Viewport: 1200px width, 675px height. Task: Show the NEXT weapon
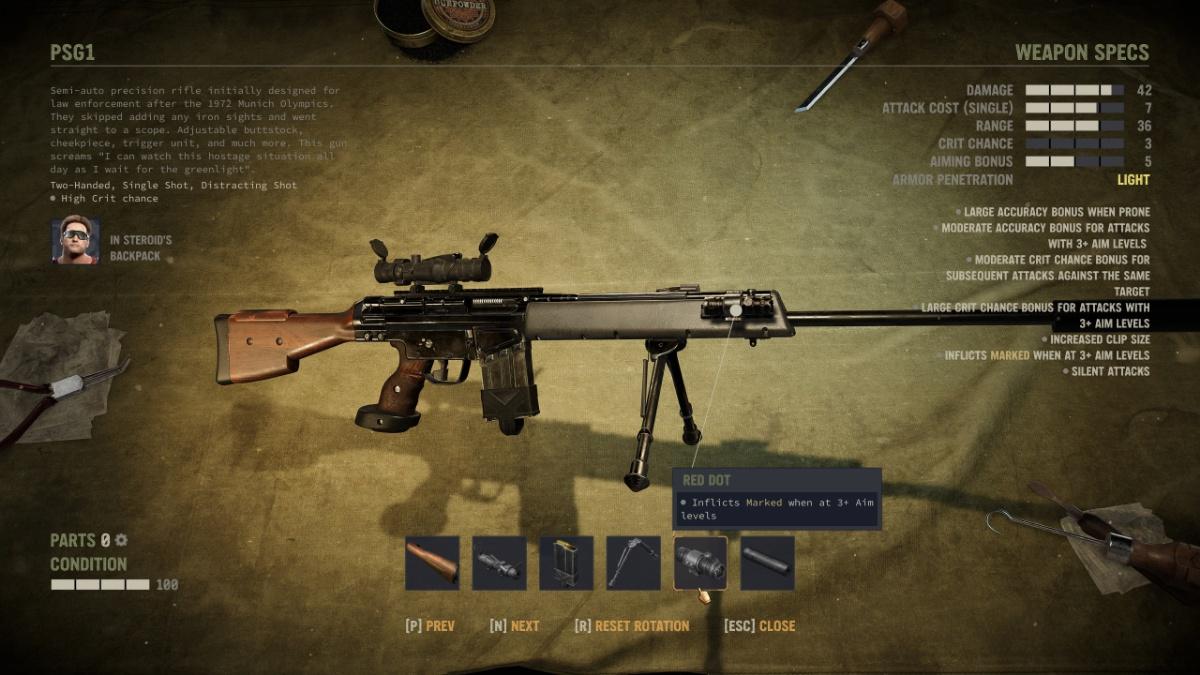(x=514, y=626)
